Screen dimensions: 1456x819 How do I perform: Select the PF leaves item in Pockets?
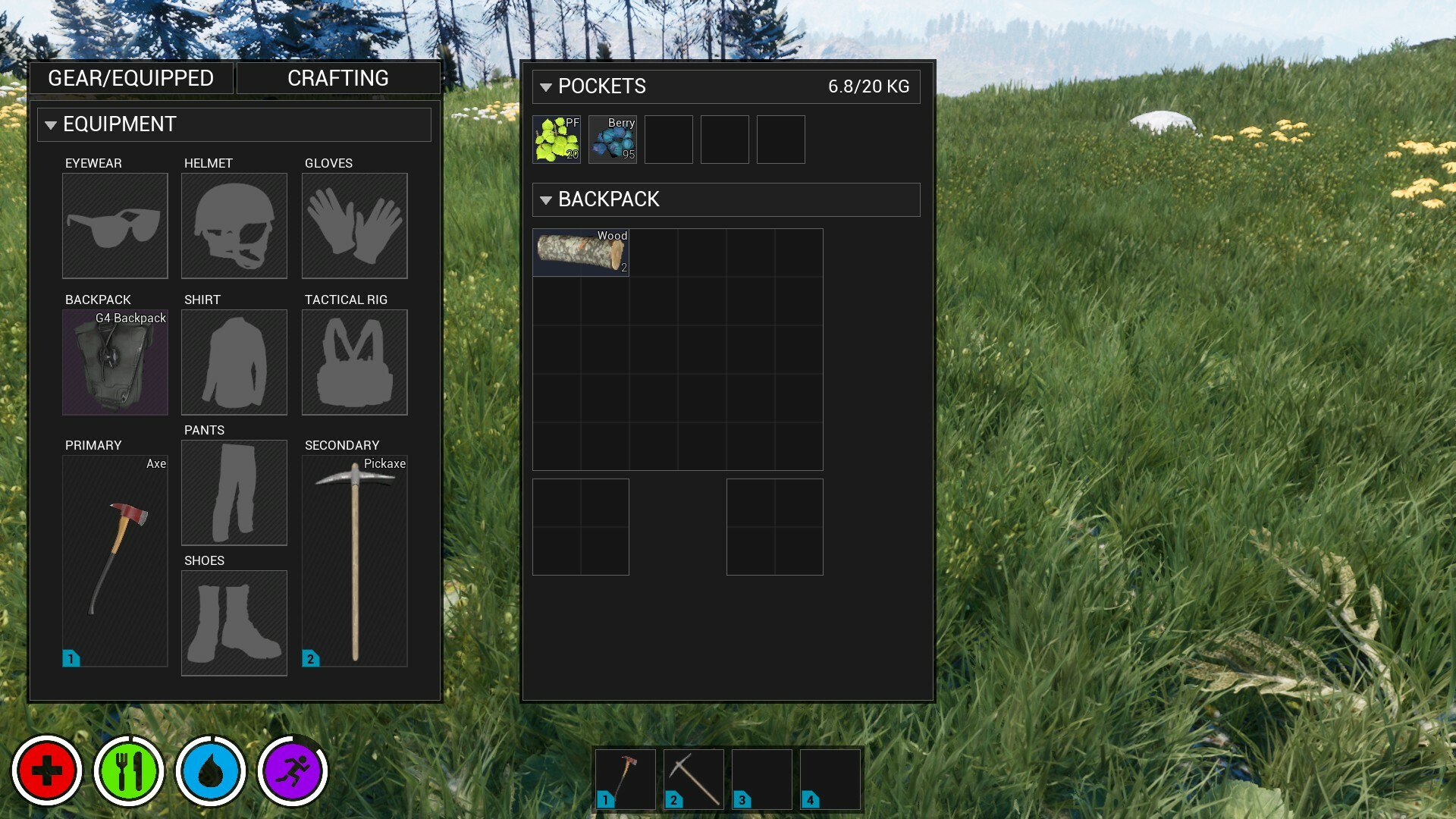click(x=556, y=140)
